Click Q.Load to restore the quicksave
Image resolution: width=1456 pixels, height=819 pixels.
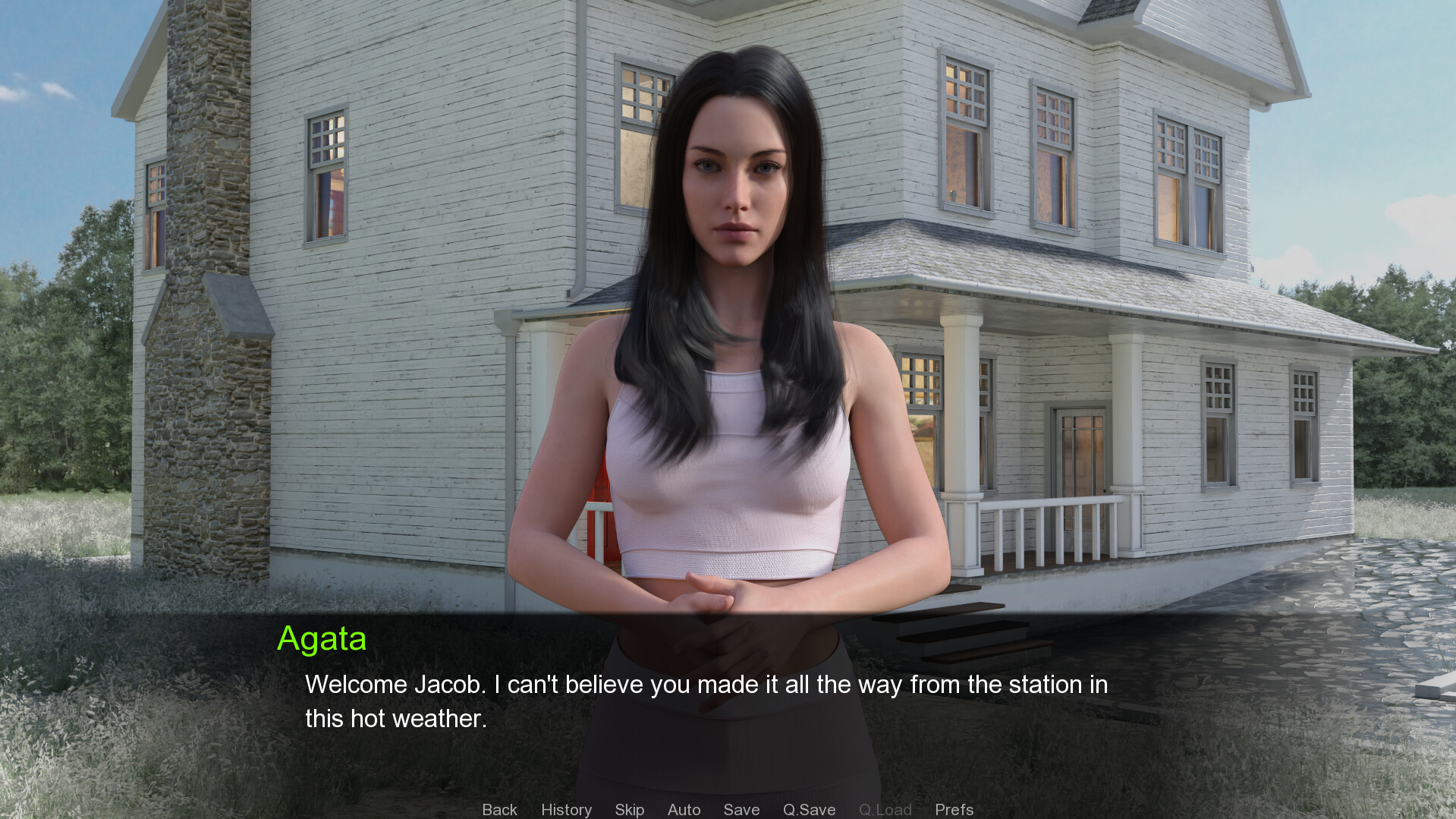click(885, 809)
